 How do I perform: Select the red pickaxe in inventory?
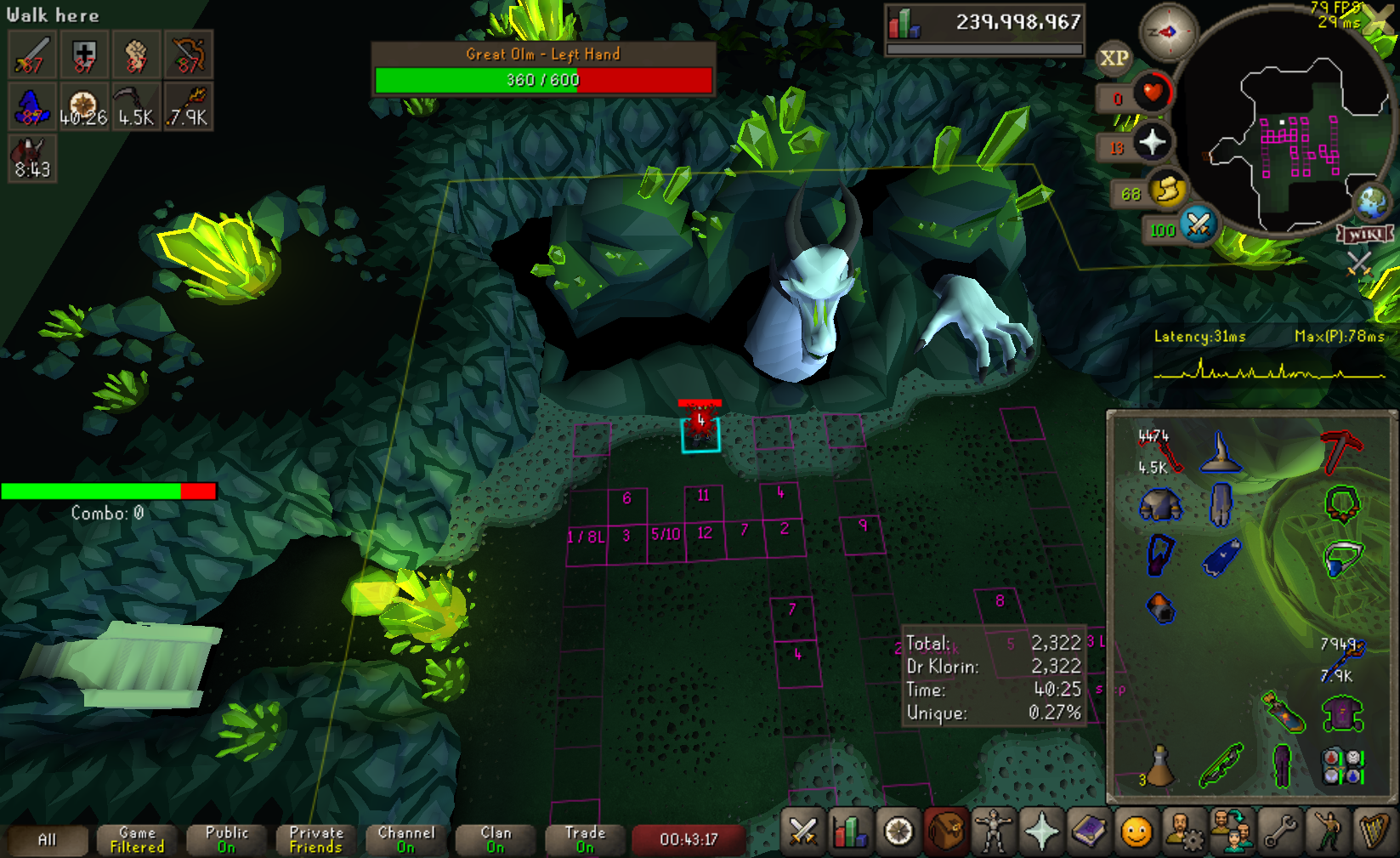(1340, 451)
